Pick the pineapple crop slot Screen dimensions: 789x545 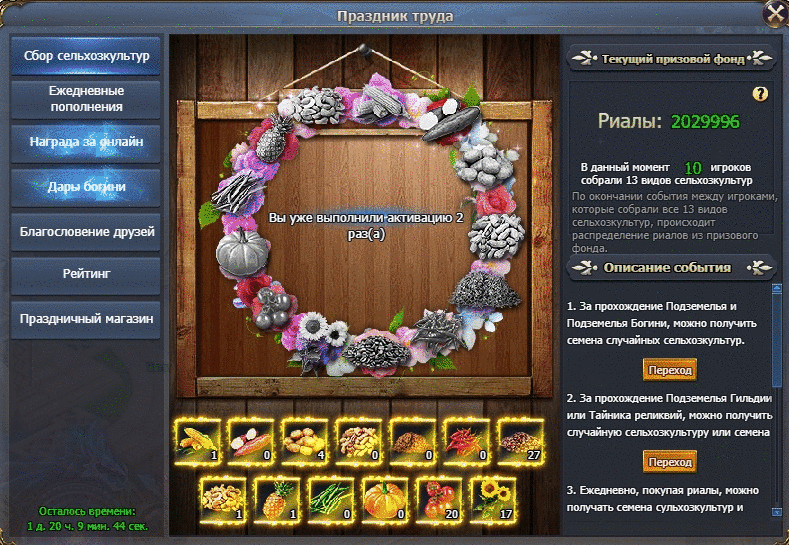click(278, 496)
